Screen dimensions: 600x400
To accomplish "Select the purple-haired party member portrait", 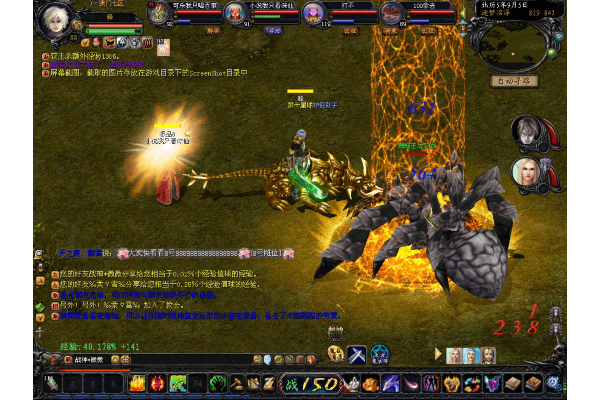I will pyautogui.click(x=312, y=13).
